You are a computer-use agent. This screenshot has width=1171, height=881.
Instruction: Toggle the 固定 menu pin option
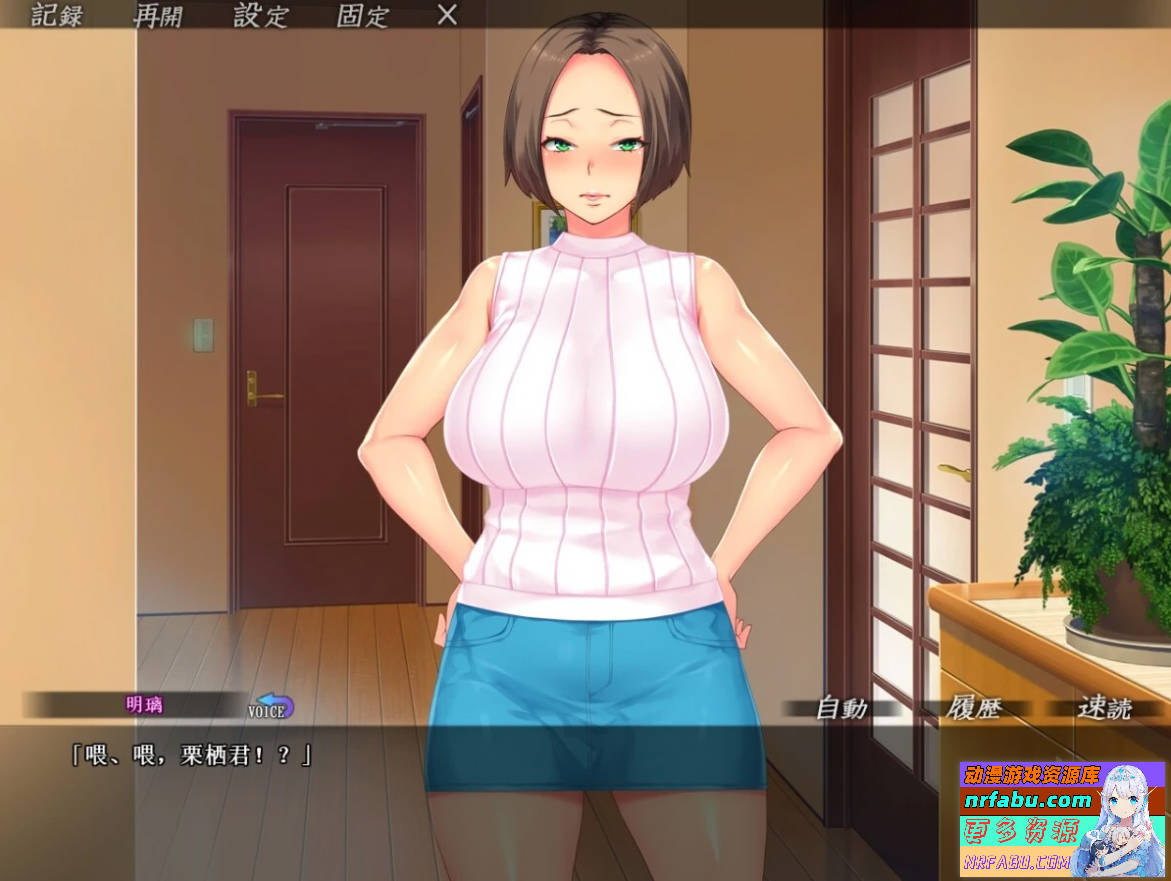pos(363,16)
